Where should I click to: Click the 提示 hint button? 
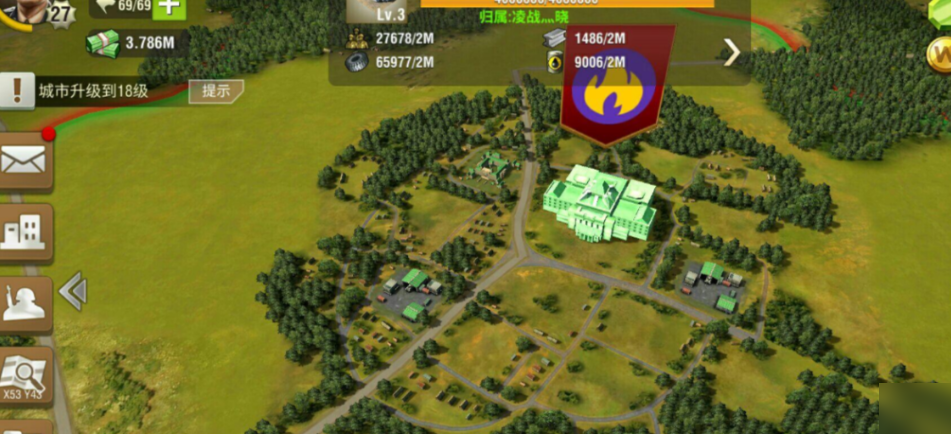tap(216, 91)
